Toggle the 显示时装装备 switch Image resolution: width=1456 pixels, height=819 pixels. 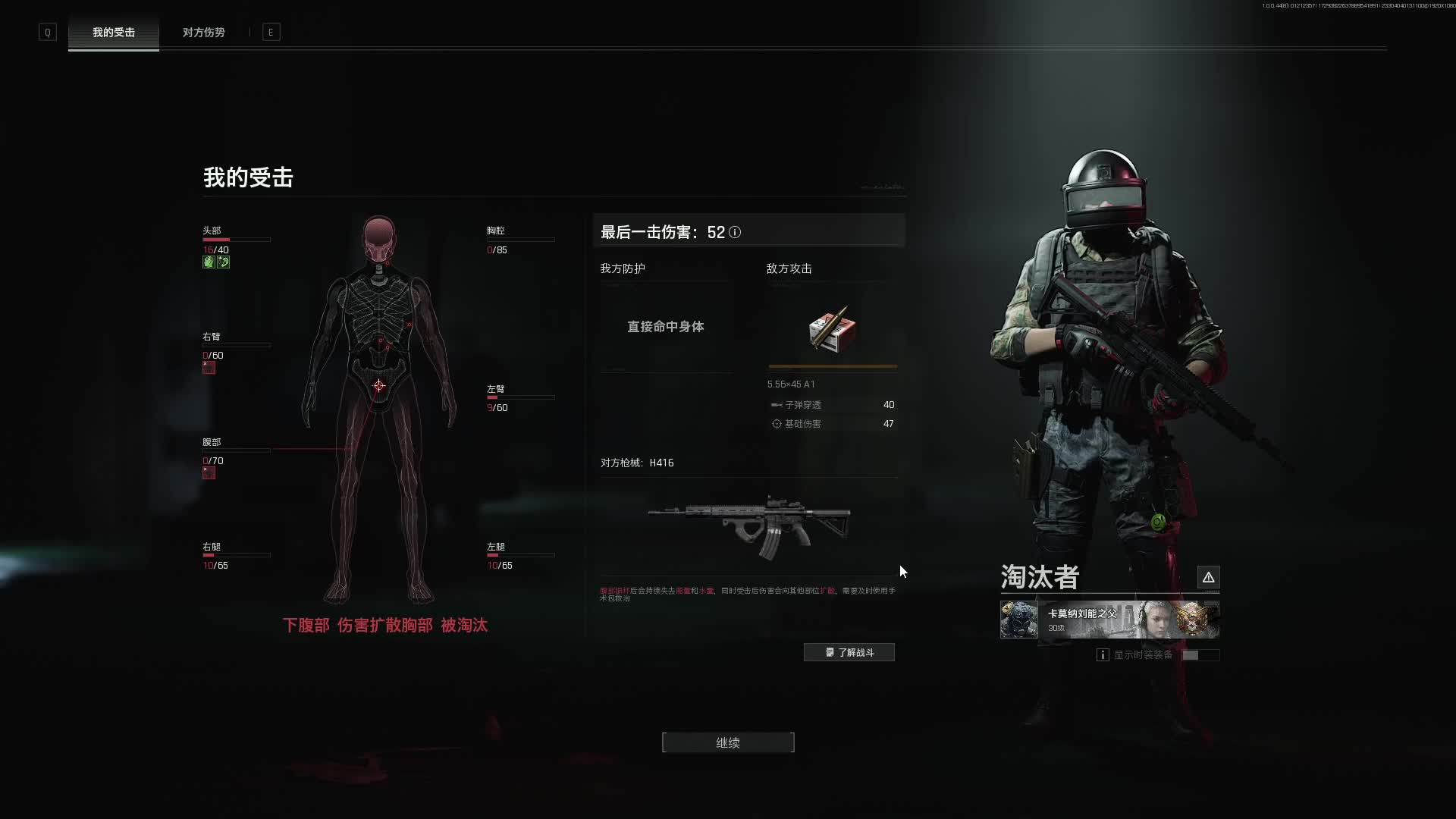[1200, 654]
